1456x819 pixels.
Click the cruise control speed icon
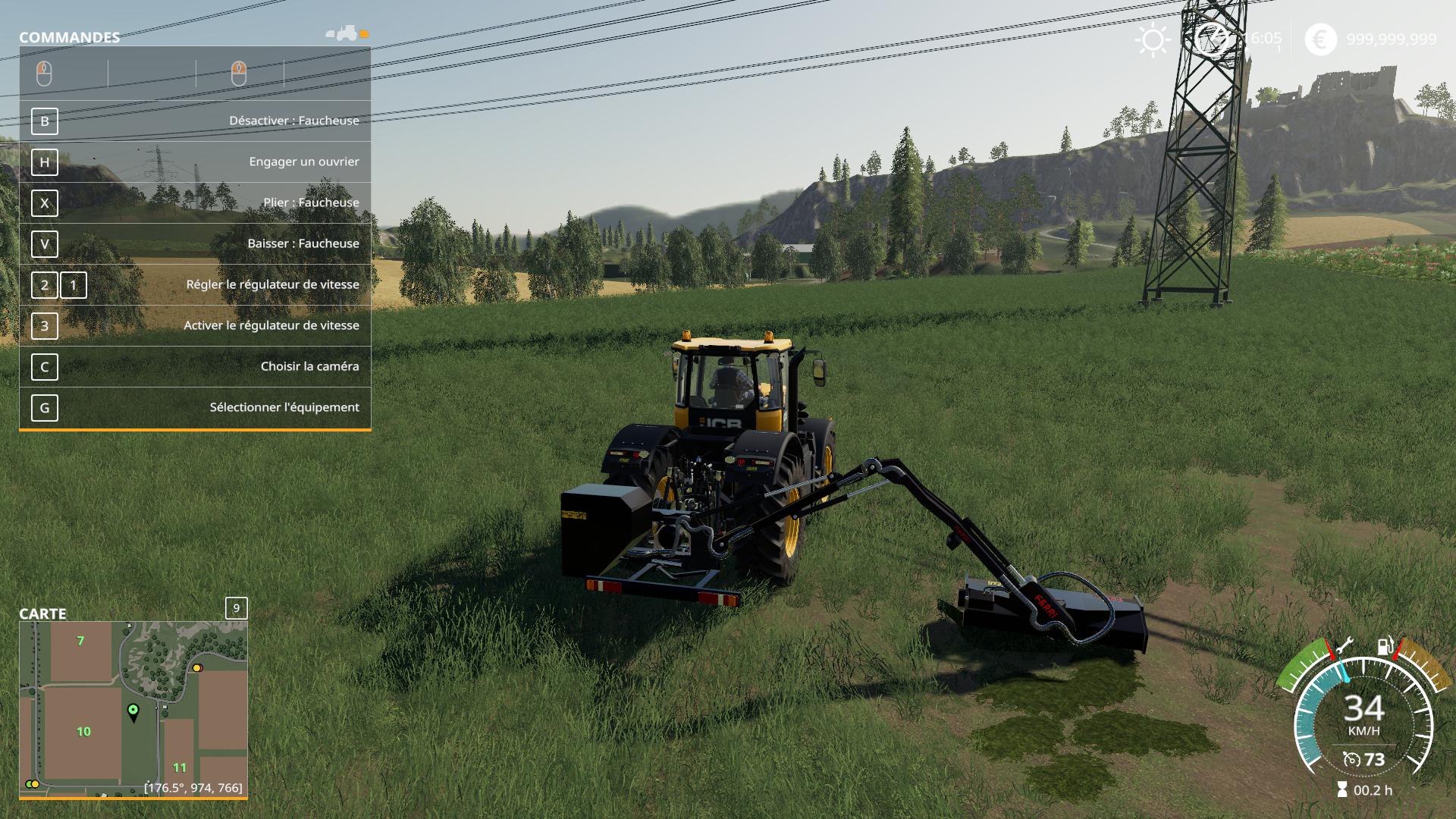[x=1351, y=760]
